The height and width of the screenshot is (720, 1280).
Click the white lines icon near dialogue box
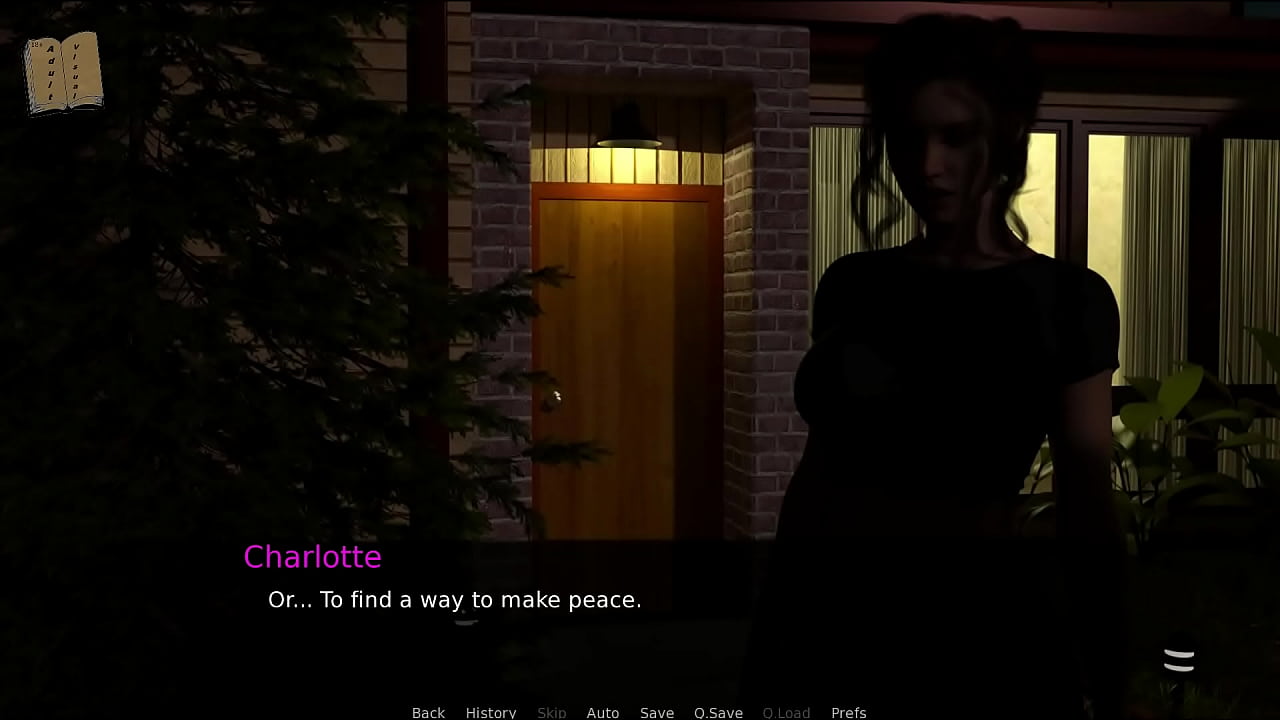[x=1179, y=660]
